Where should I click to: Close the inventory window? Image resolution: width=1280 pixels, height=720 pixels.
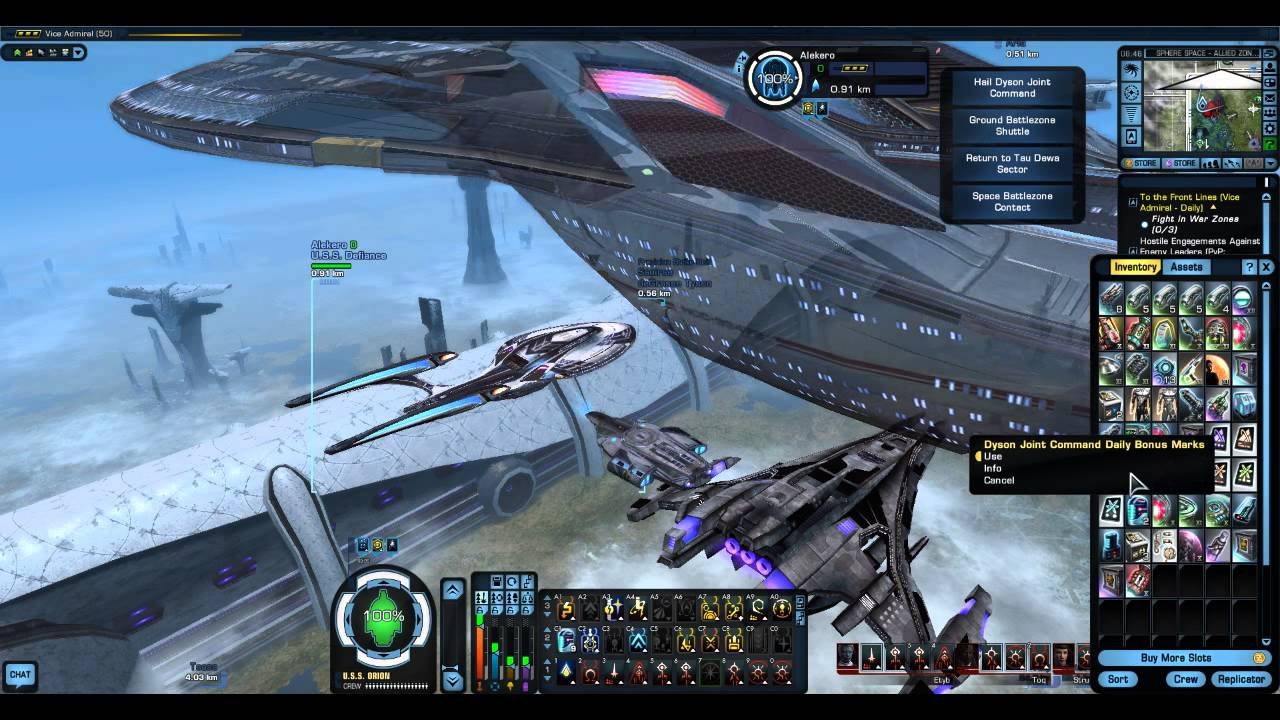click(x=1266, y=267)
